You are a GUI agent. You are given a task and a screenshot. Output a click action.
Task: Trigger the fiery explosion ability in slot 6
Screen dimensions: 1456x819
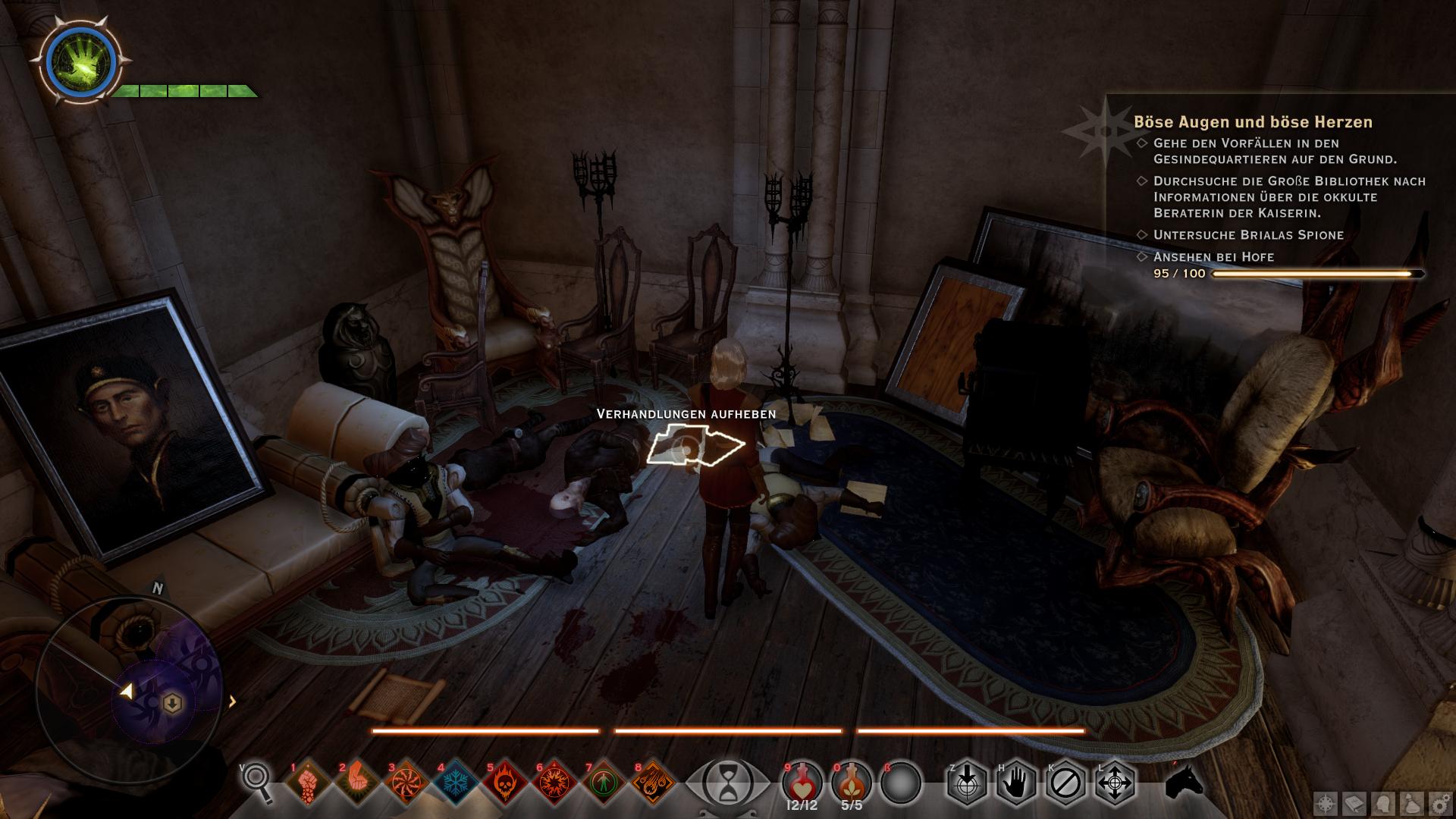(554, 783)
